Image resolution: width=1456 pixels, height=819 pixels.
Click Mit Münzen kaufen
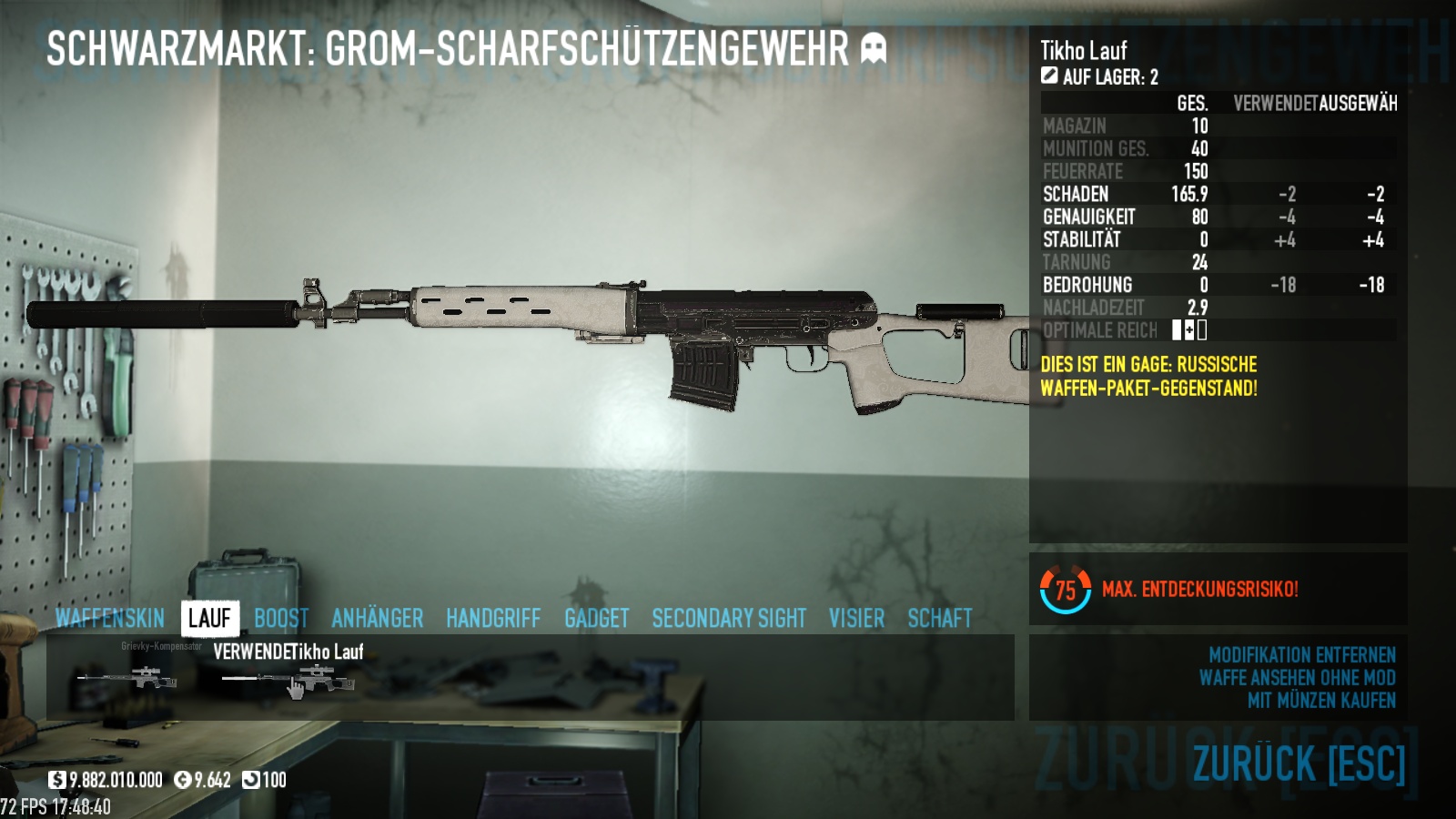(x=1321, y=701)
